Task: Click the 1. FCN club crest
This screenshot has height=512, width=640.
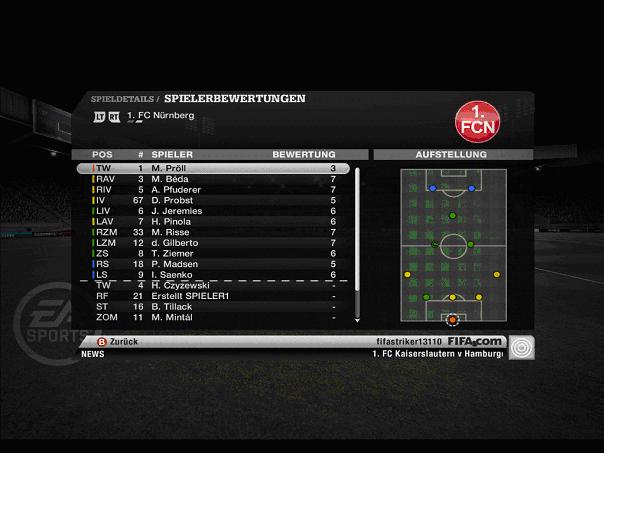Action: (477, 120)
